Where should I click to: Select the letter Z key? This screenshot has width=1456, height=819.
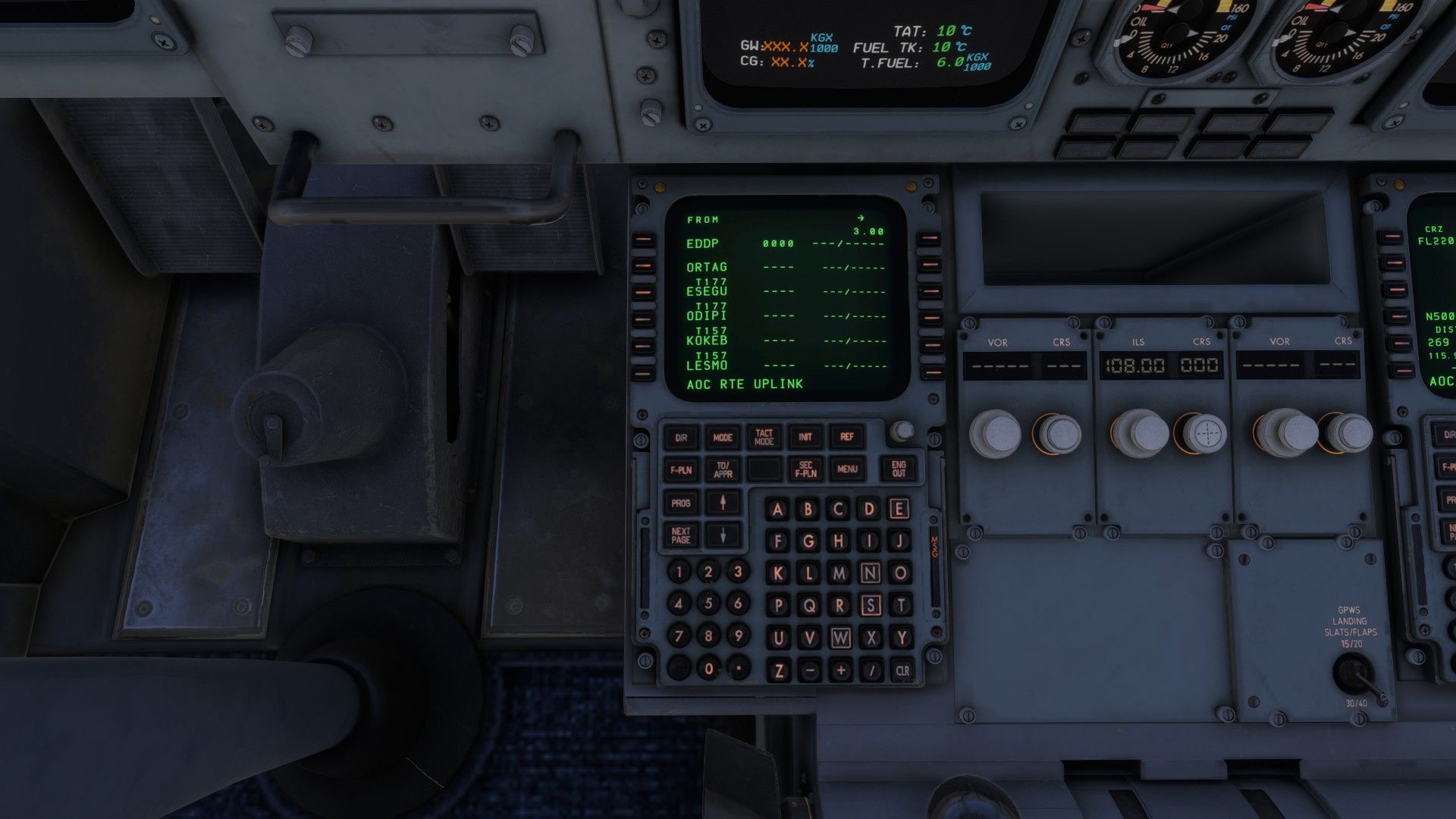[779, 671]
